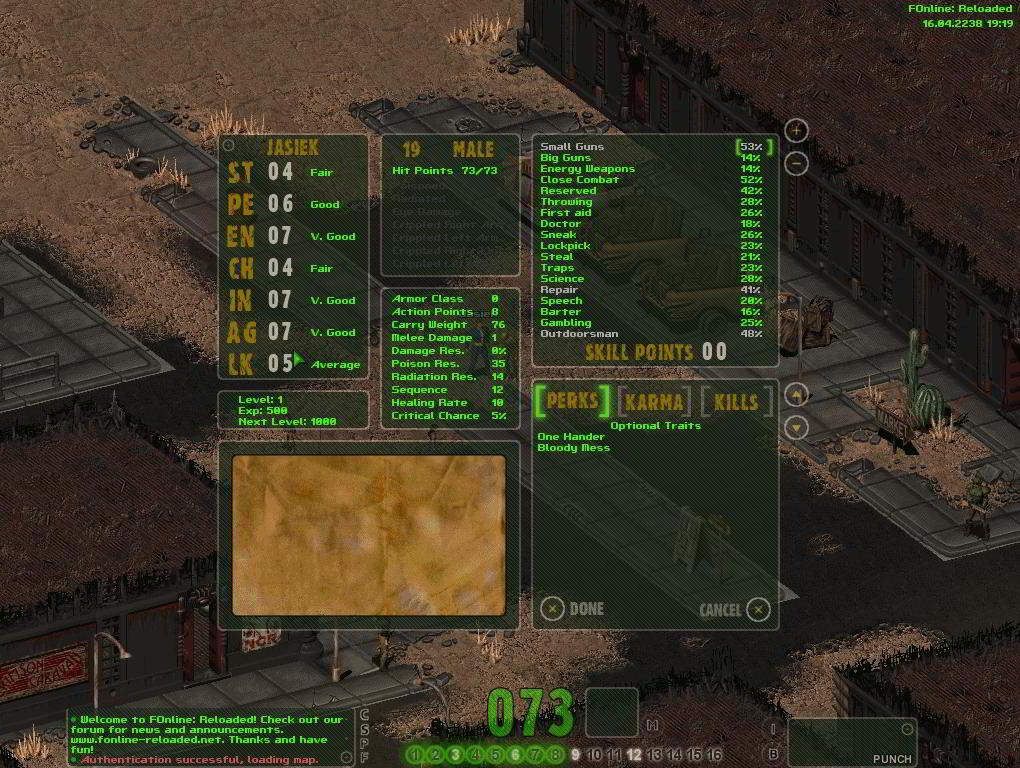Select the Small Guns skill
1020x768 pixels.
coord(572,147)
